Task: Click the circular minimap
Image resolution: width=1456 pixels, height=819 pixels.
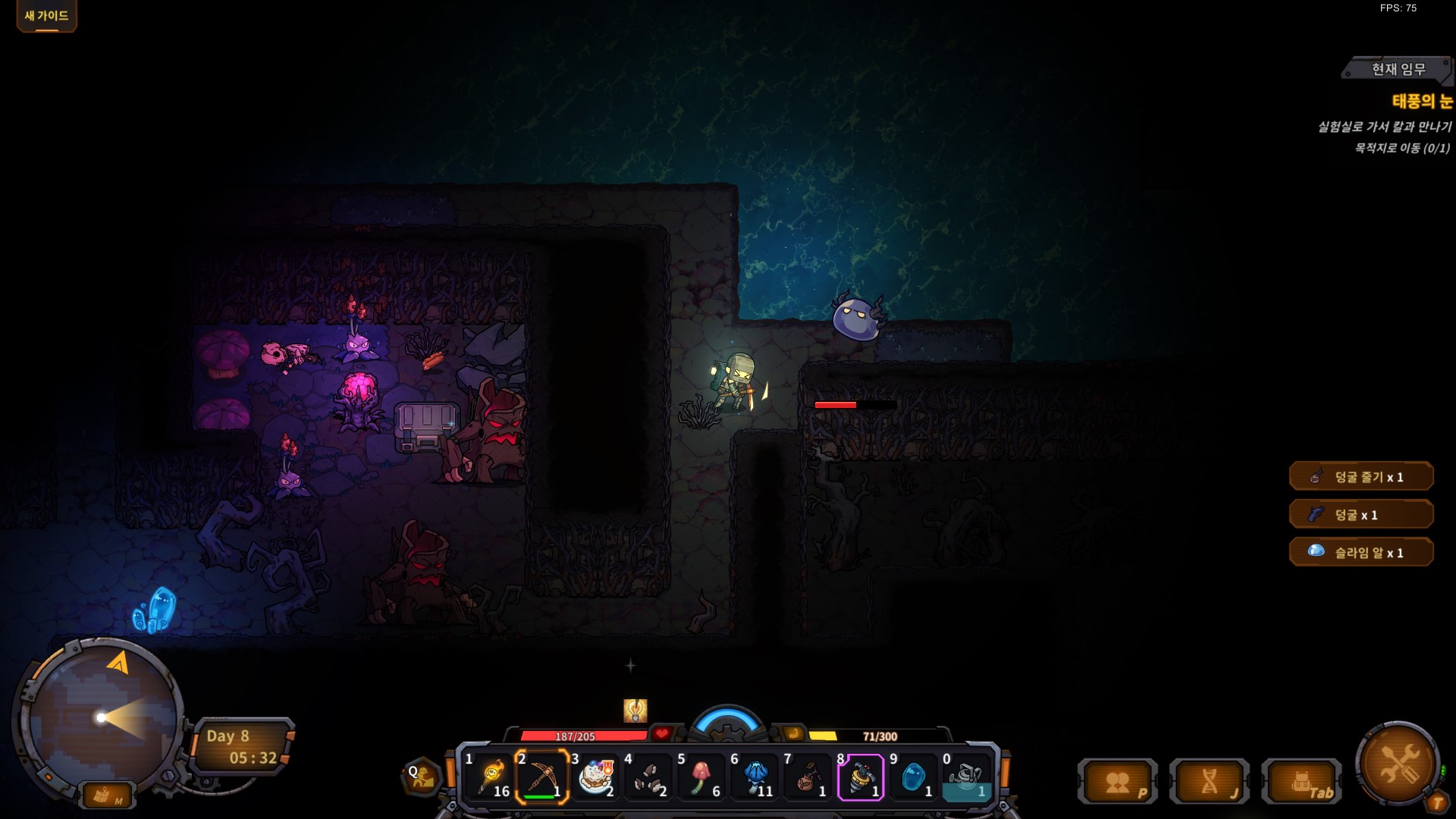Action: [100, 717]
